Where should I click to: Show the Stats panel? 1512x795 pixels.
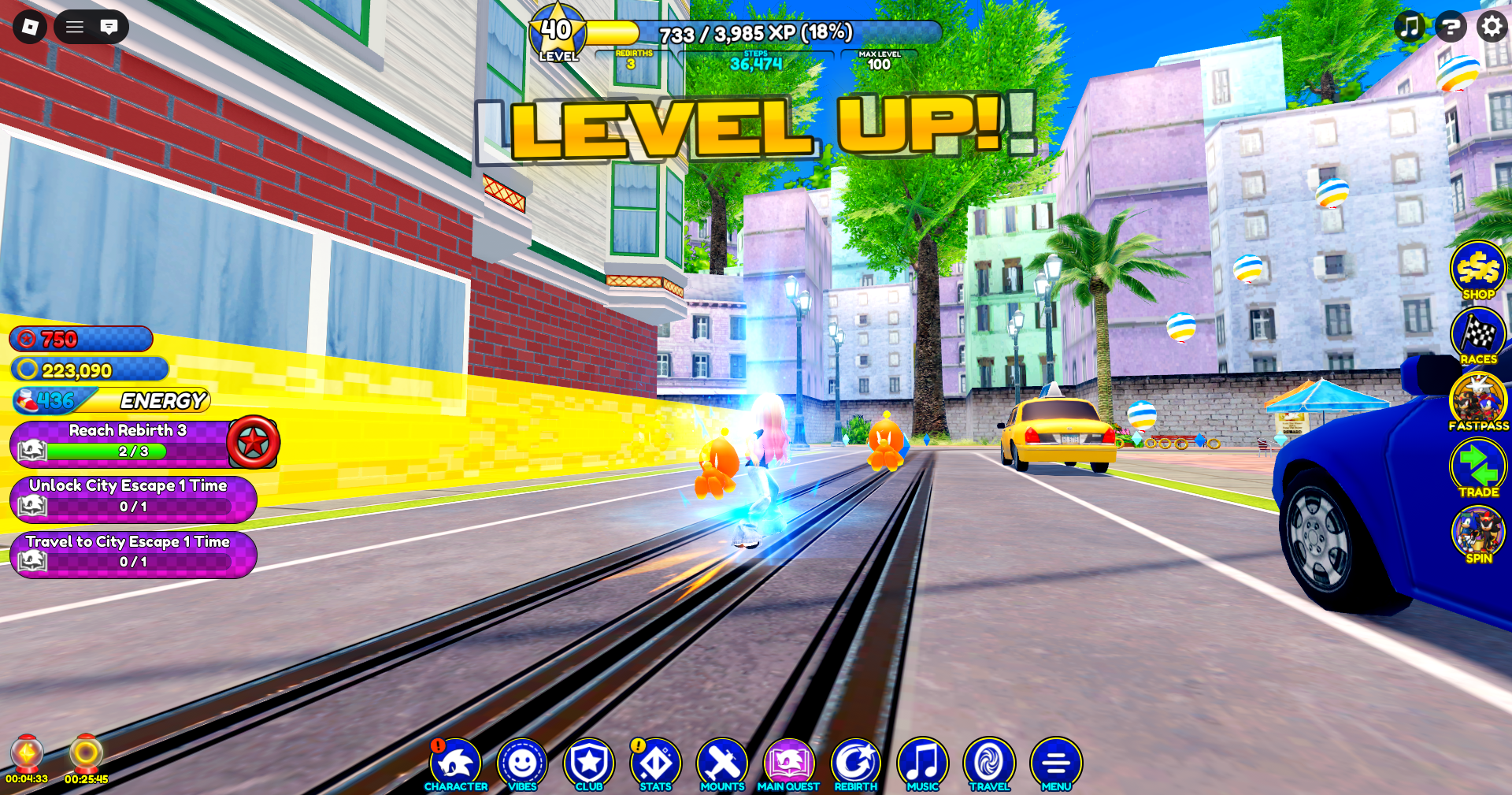pyautogui.click(x=655, y=763)
